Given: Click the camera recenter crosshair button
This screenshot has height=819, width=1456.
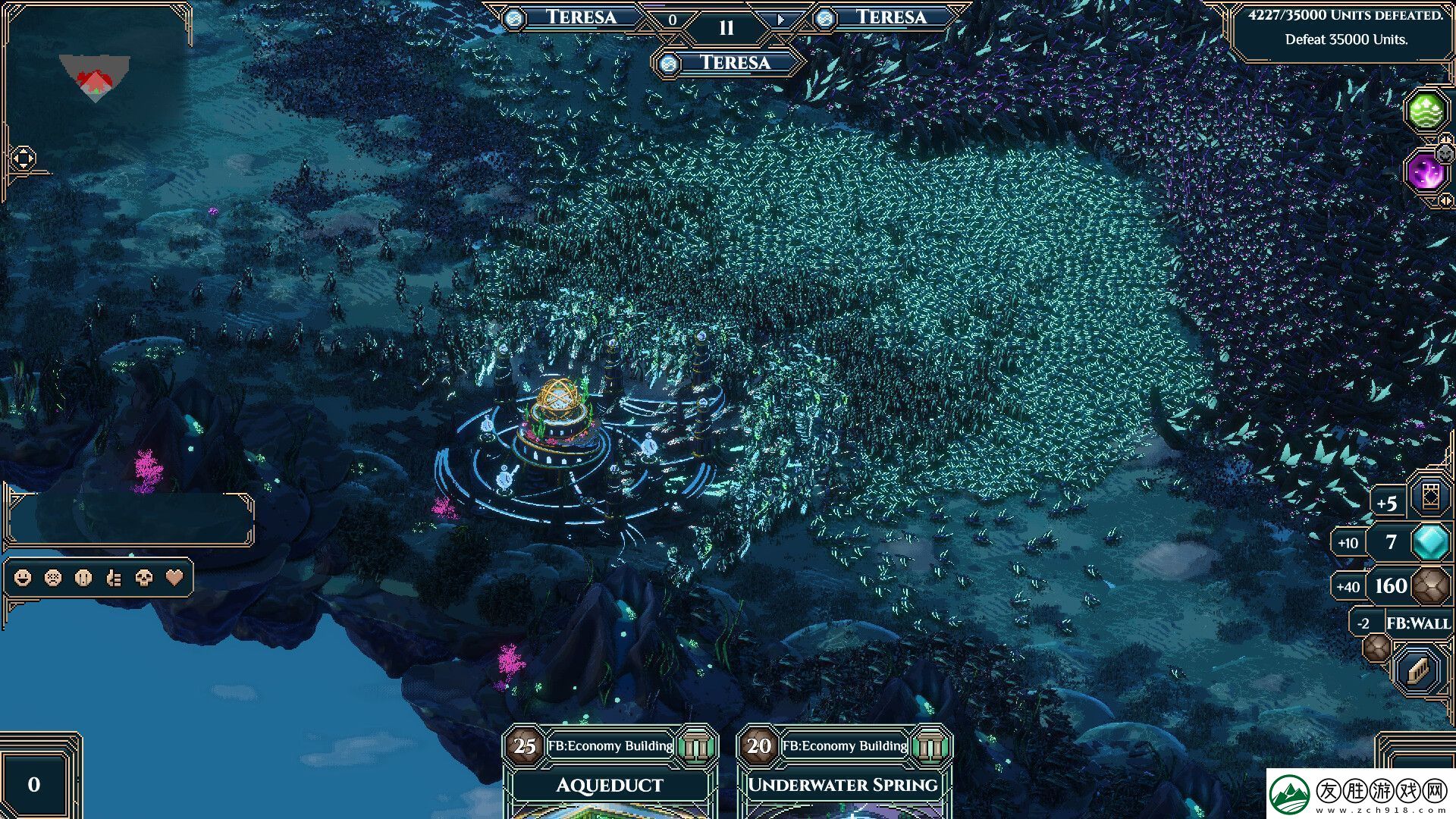Looking at the screenshot, I should click(24, 158).
